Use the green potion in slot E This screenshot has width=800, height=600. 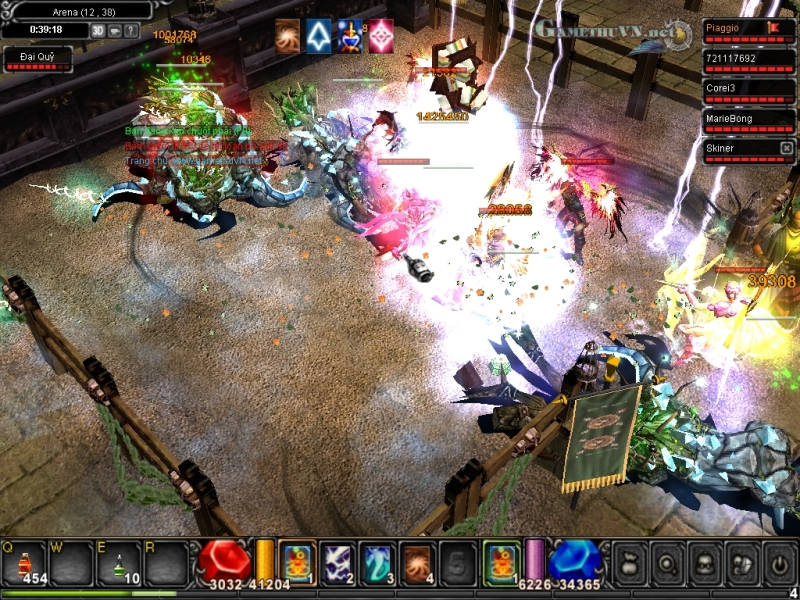(x=118, y=564)
